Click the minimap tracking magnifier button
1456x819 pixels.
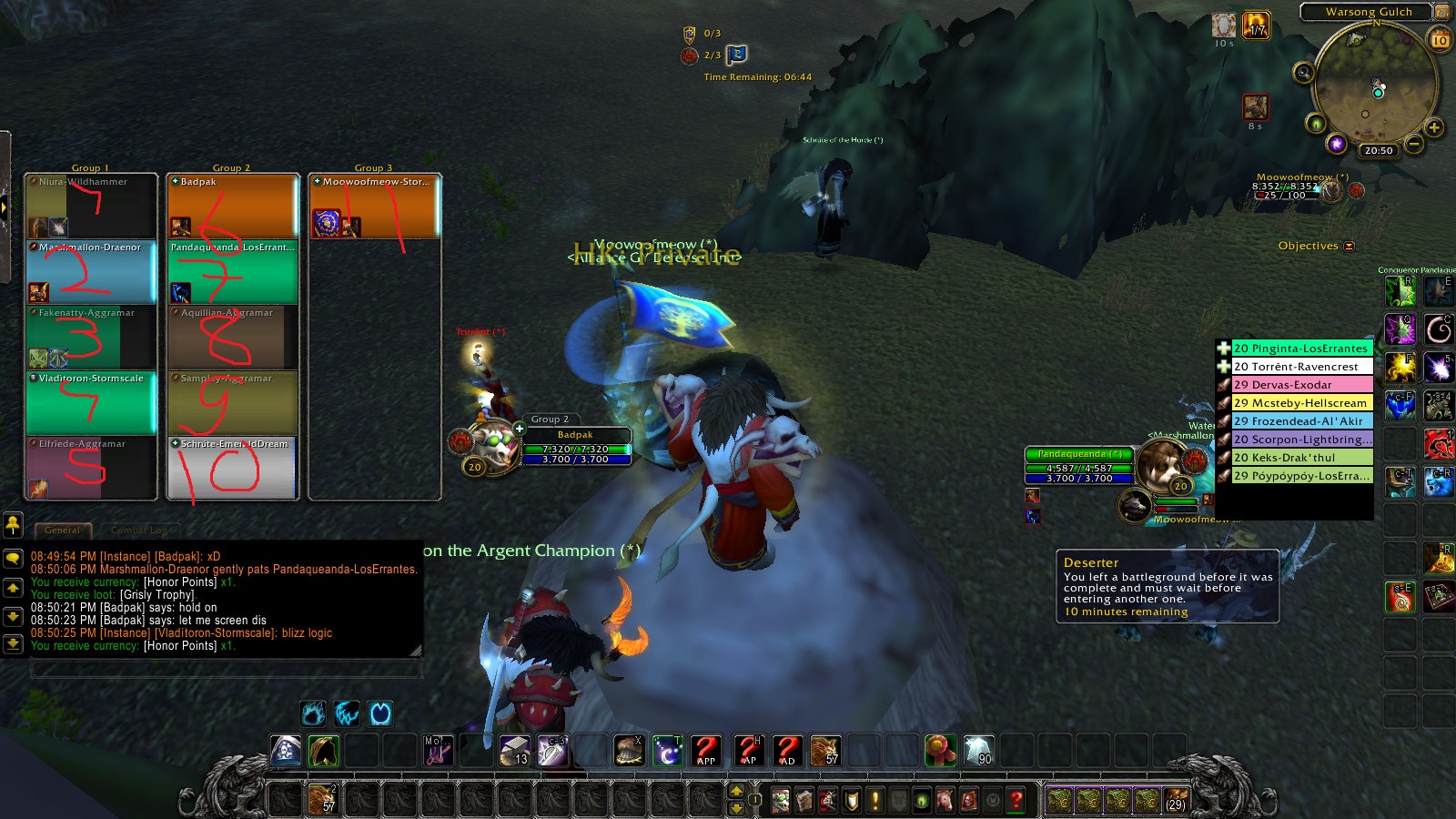(1304, 72)
